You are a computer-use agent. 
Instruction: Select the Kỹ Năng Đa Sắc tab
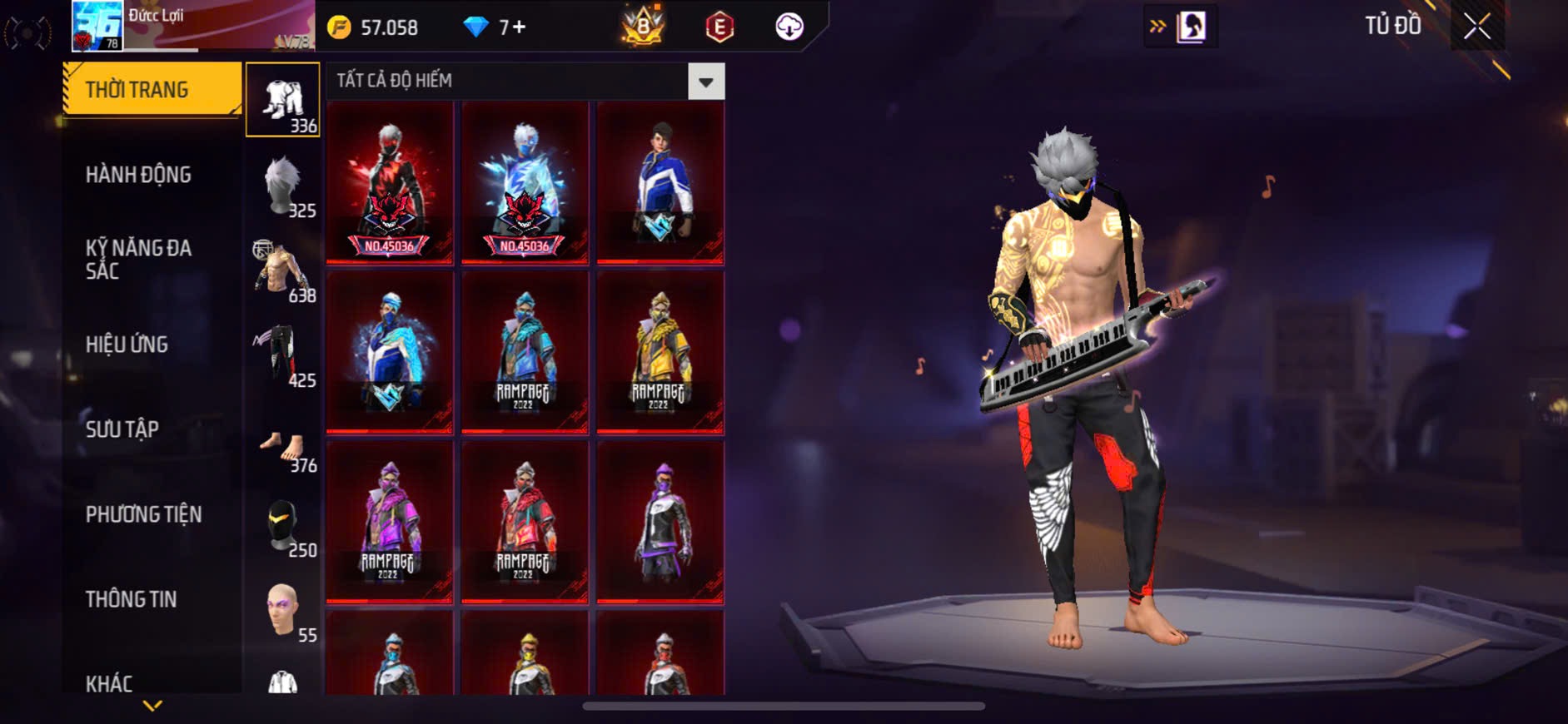click(x=138, y=260)
